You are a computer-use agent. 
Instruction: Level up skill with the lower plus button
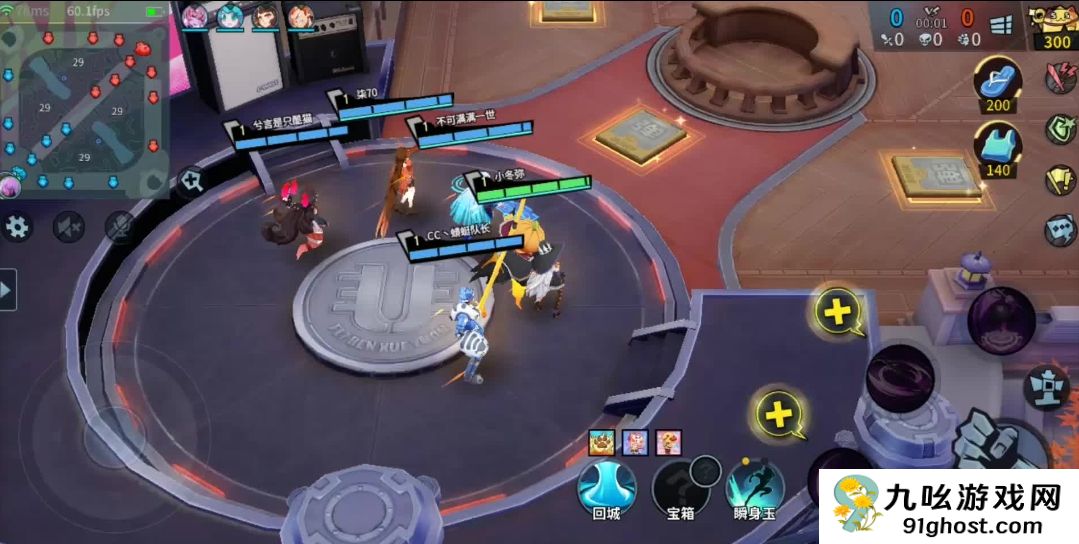780,413
